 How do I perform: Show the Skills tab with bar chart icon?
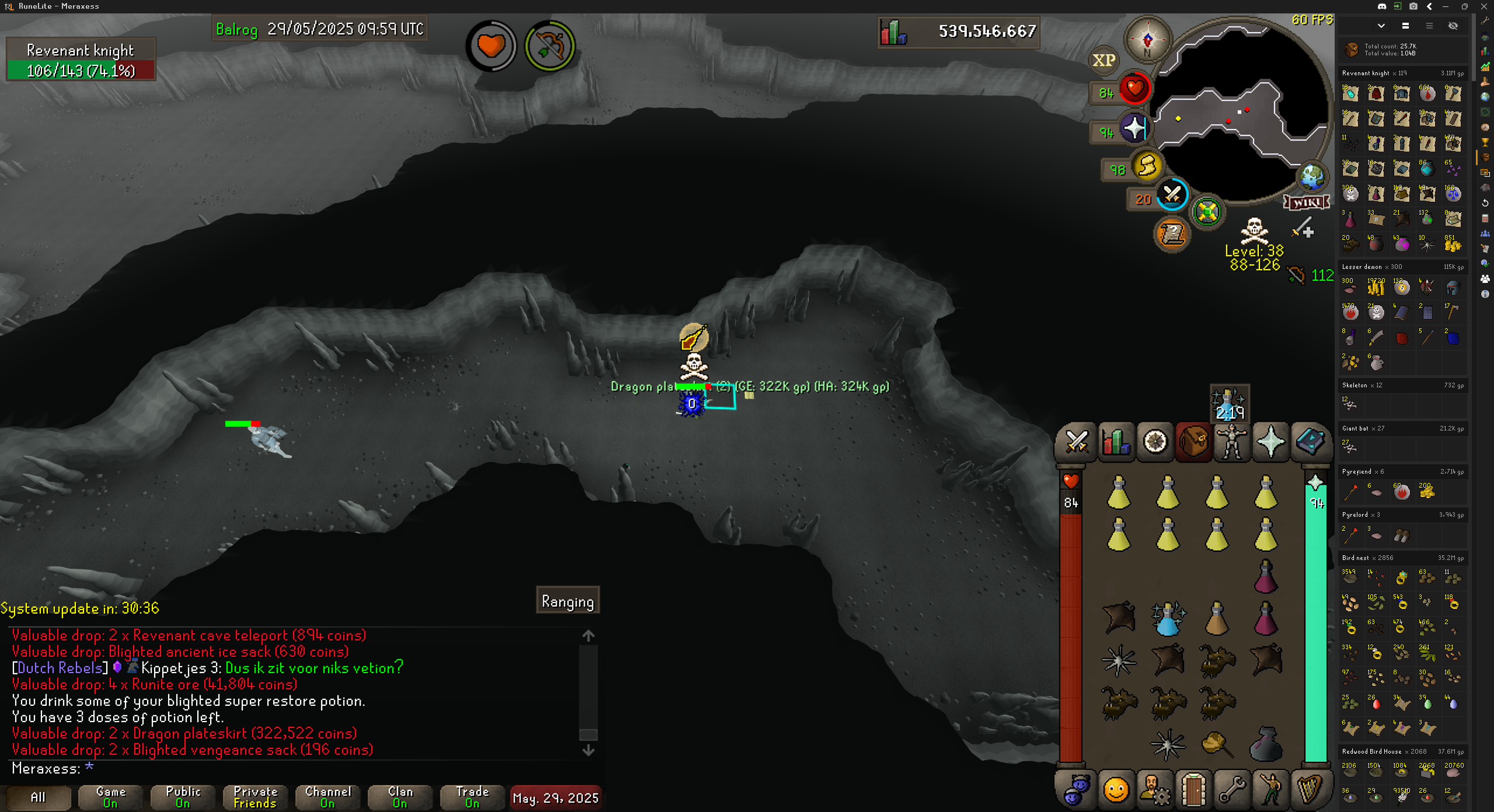[x=1115, y=442]
